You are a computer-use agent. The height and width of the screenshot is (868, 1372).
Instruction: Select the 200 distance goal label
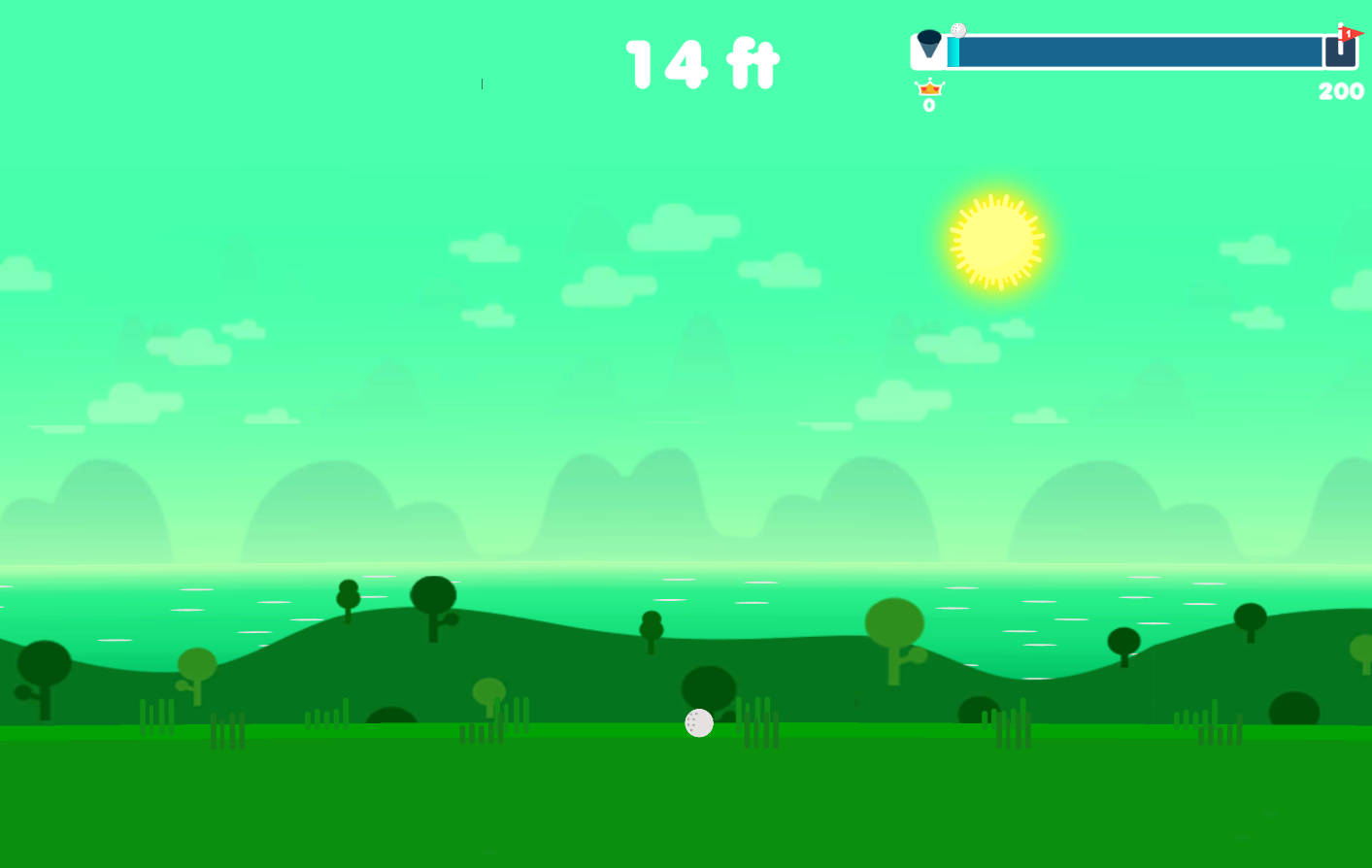(x=1340, y=91)
